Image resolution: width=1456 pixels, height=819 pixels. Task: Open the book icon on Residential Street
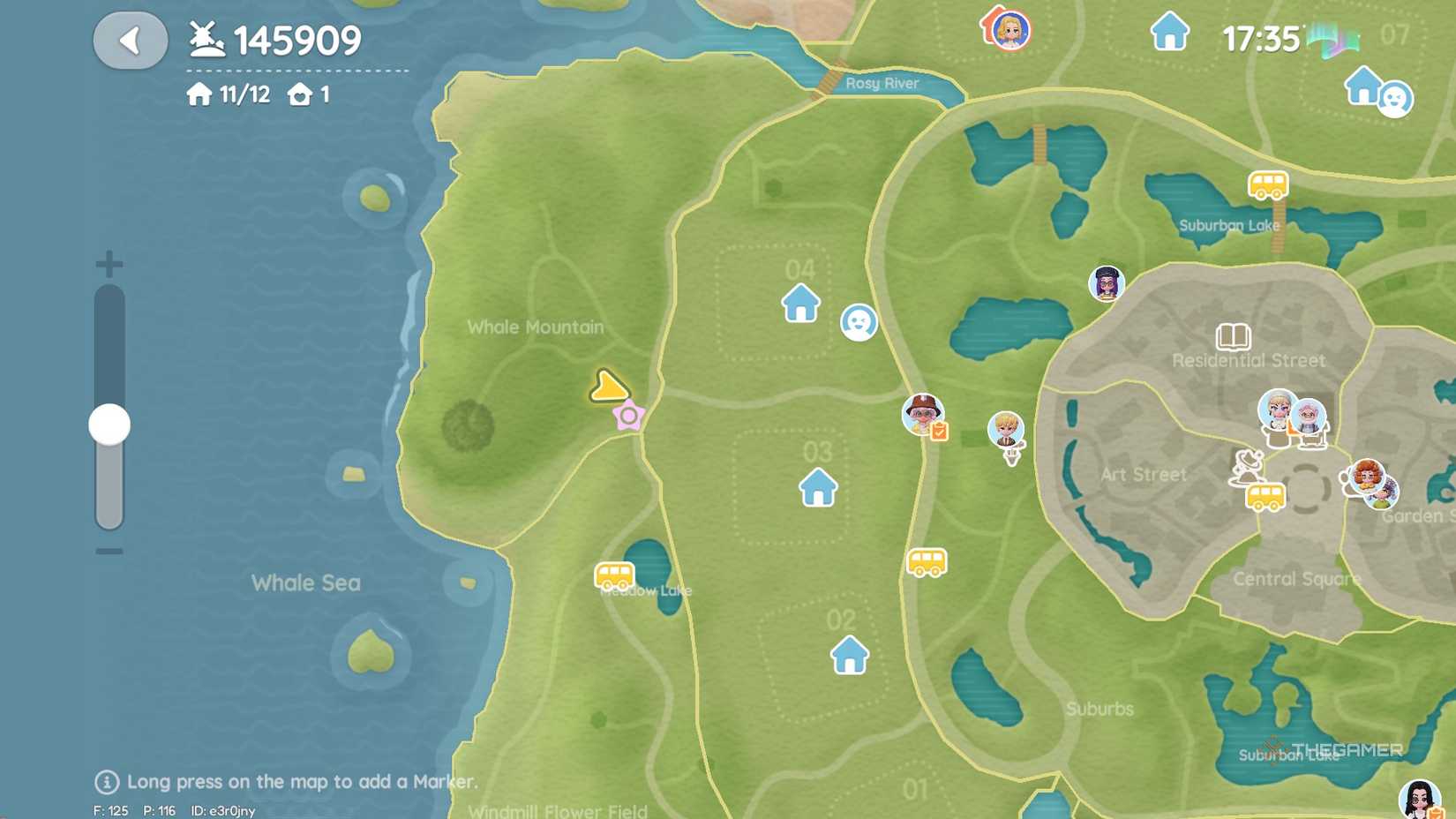[1233, 336]
